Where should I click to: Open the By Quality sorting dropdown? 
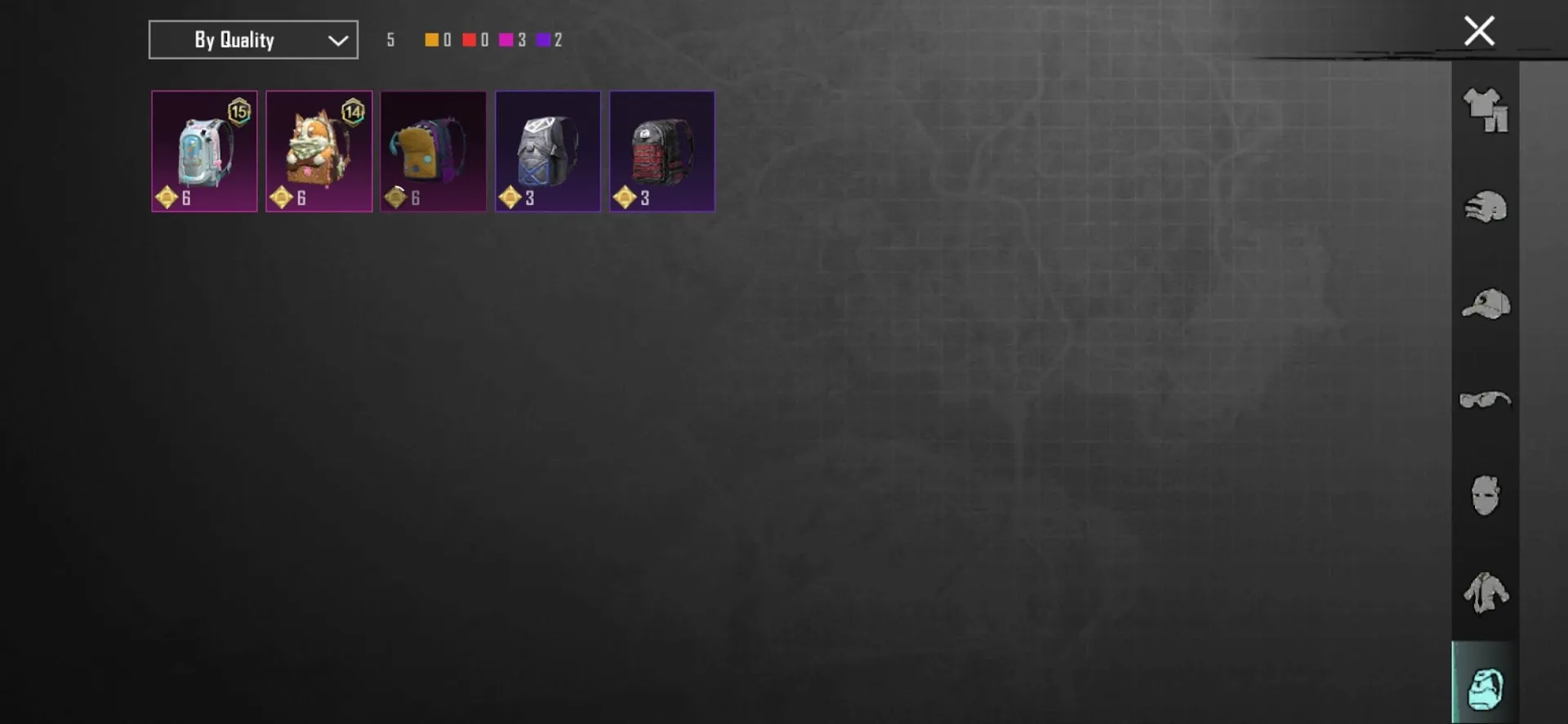tap(252, 39)
